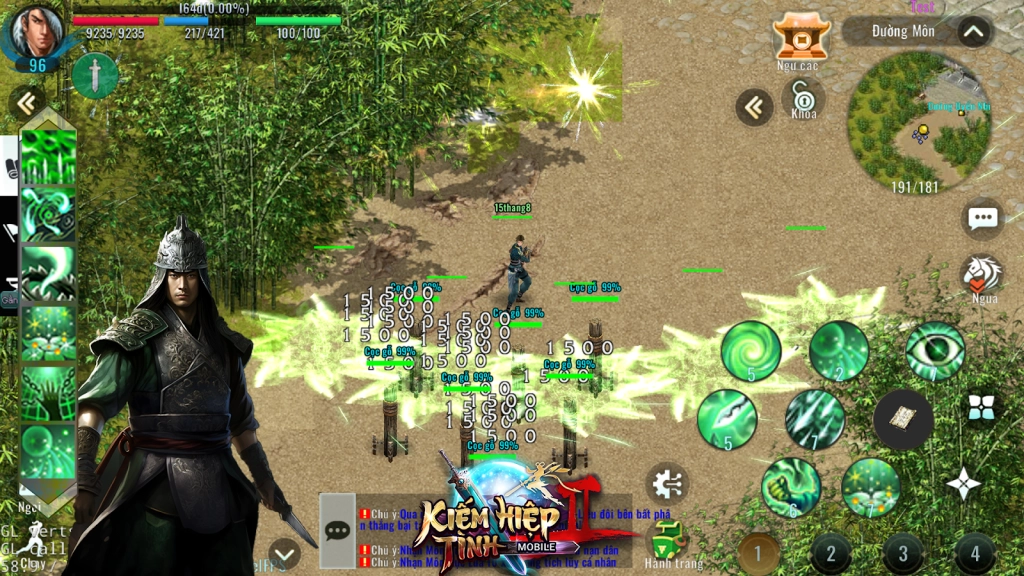Mount the horse with the Ngựa button

983,275
